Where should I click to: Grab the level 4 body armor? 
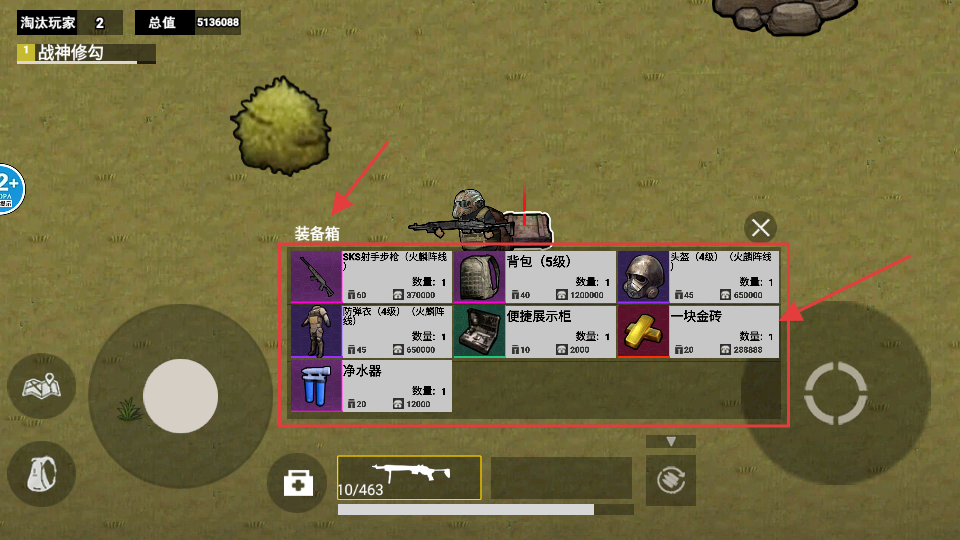(371, 331)
